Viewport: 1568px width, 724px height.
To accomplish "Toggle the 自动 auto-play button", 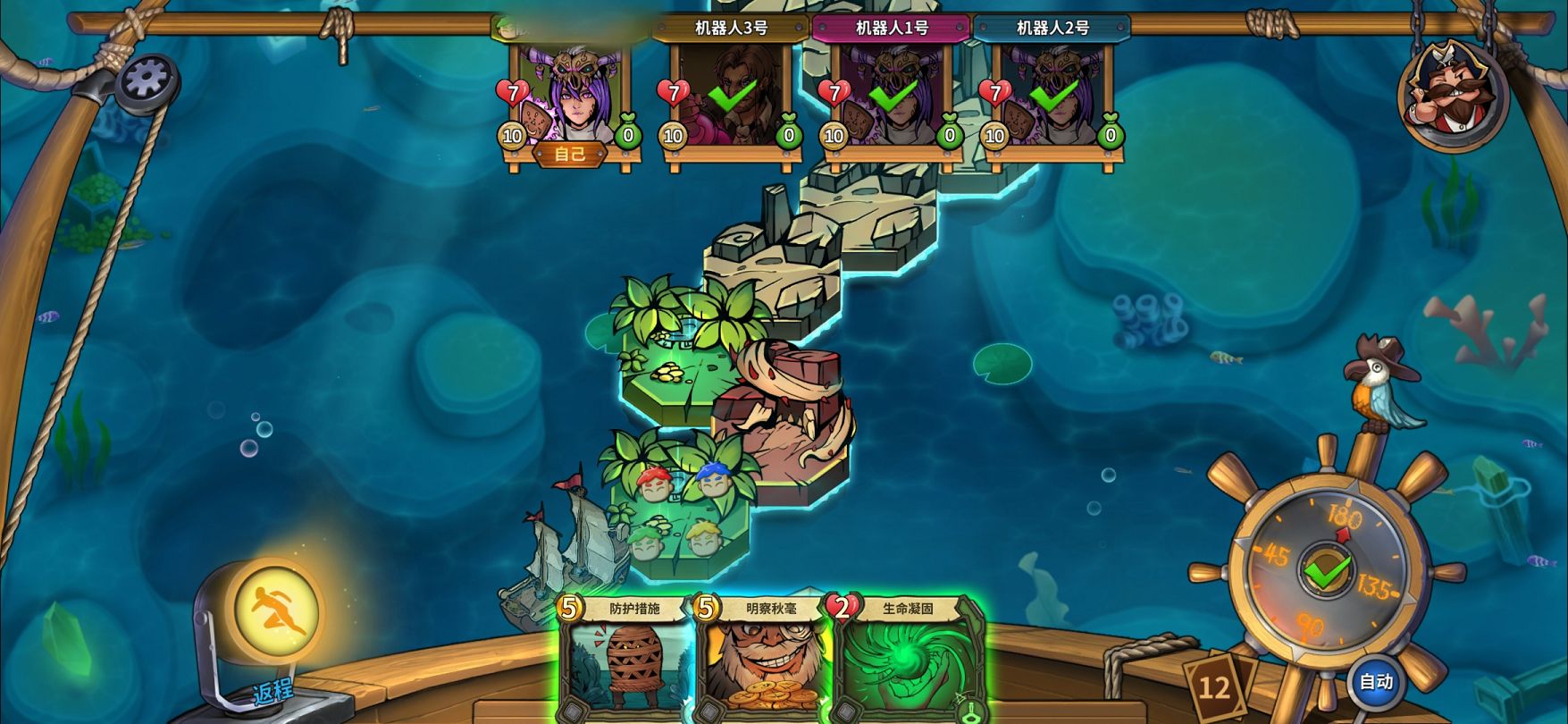I will coord(1376,682).
